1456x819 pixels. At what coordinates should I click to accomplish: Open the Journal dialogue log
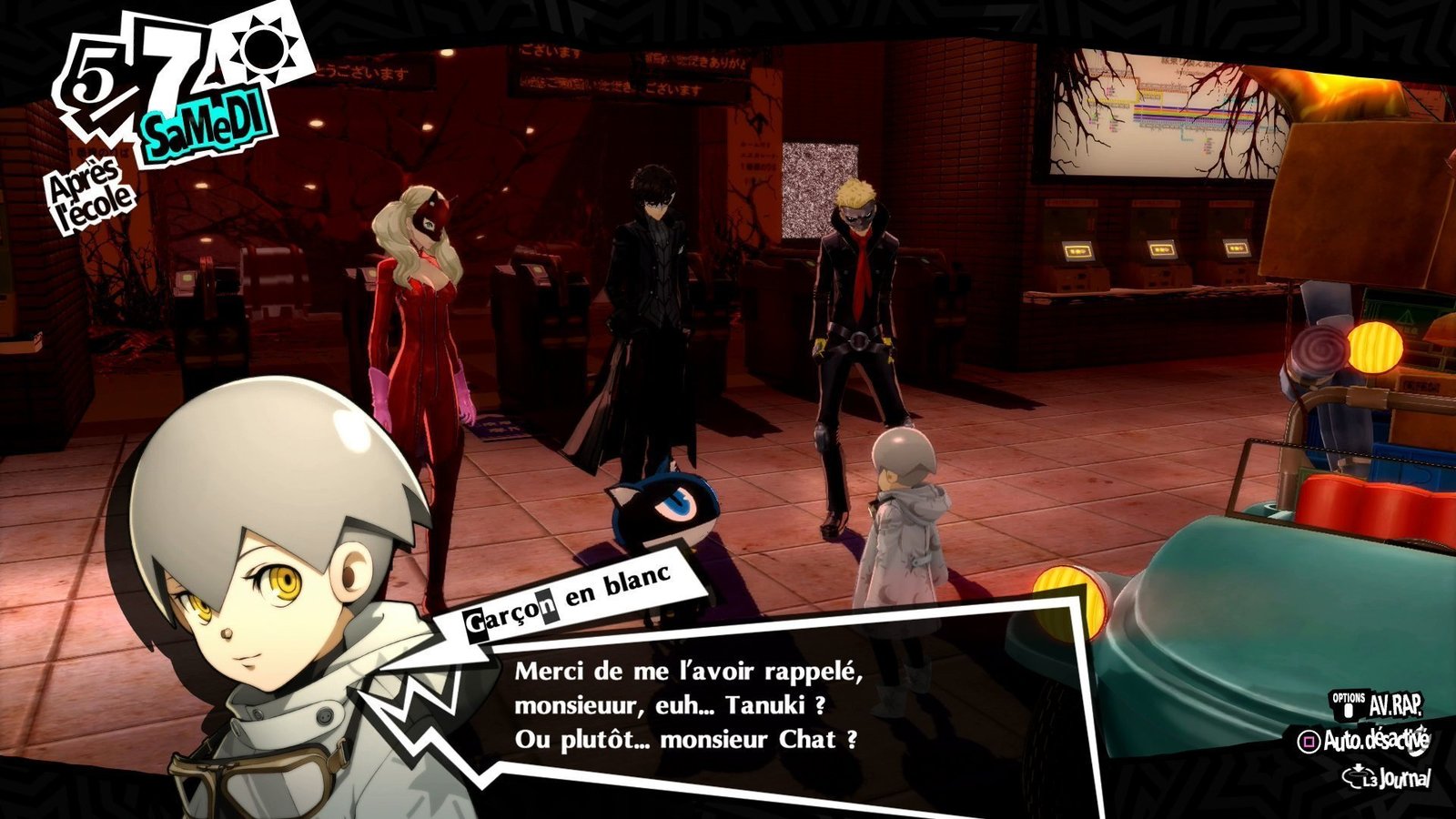(x=1390, y=778)
